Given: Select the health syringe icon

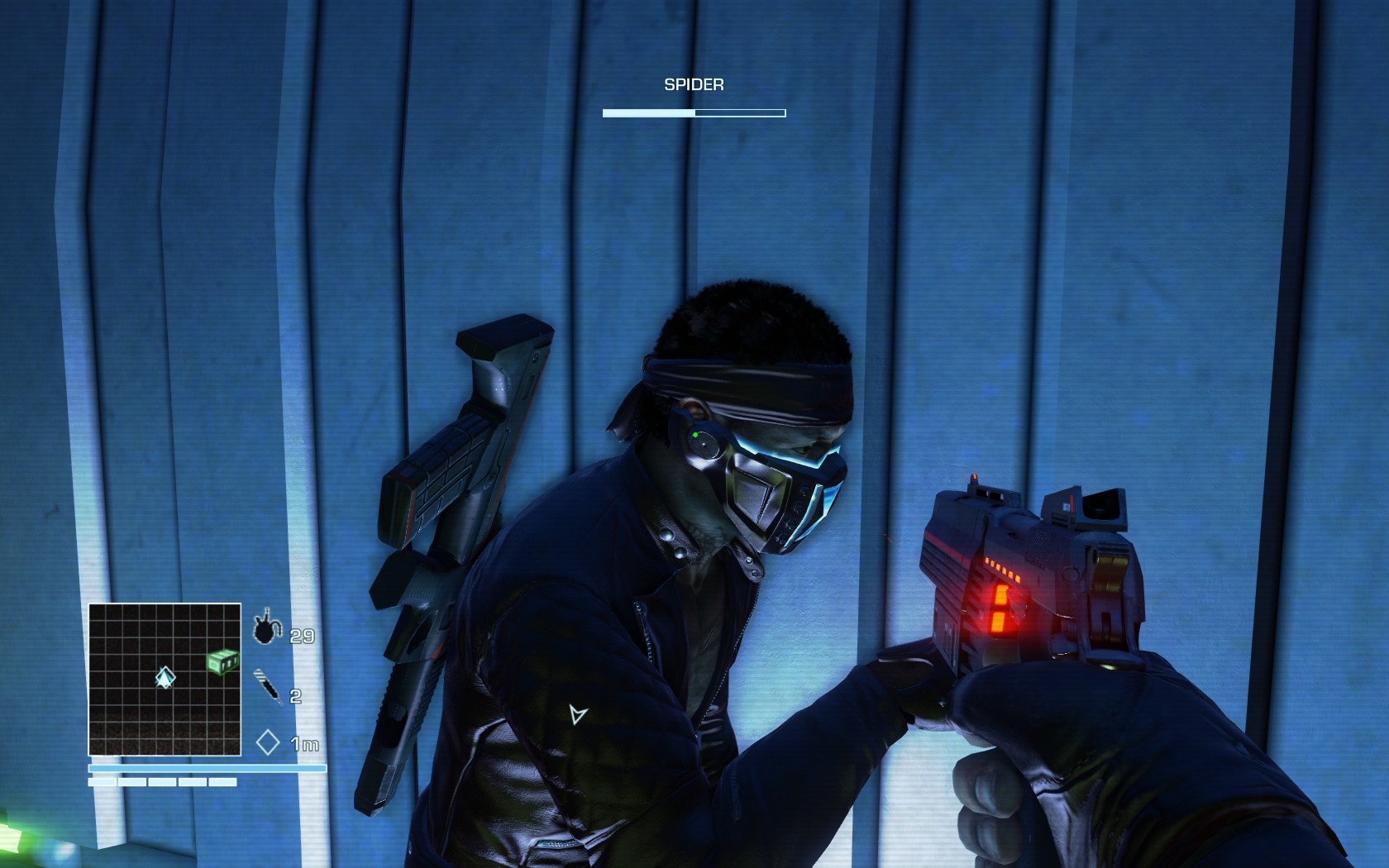Looking at the screenshot, I should (x=267, y=686).
